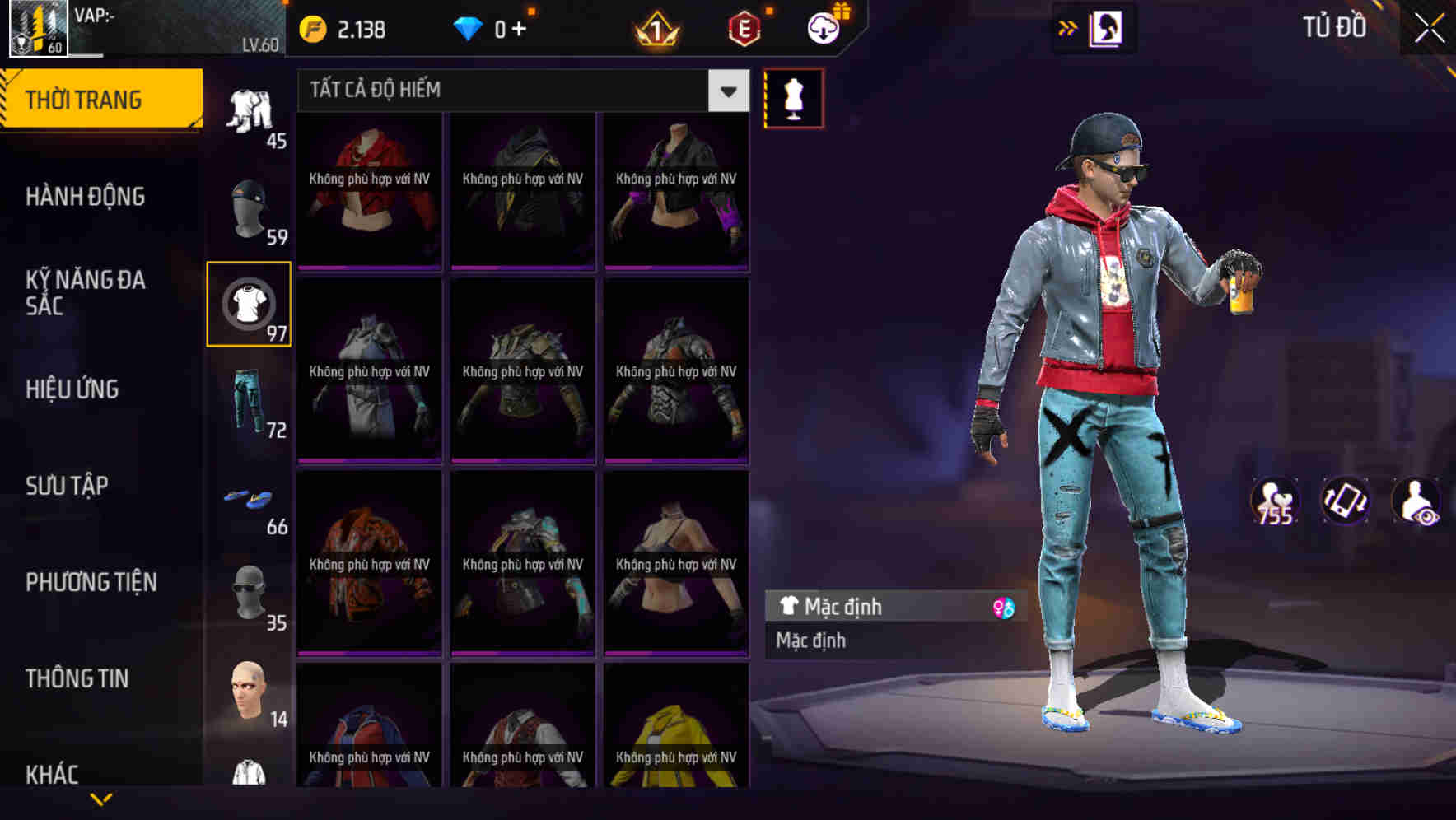Select the mannequin preview icon above the item grid
This screenshot has width=1456, height=820.
point(793,97)
